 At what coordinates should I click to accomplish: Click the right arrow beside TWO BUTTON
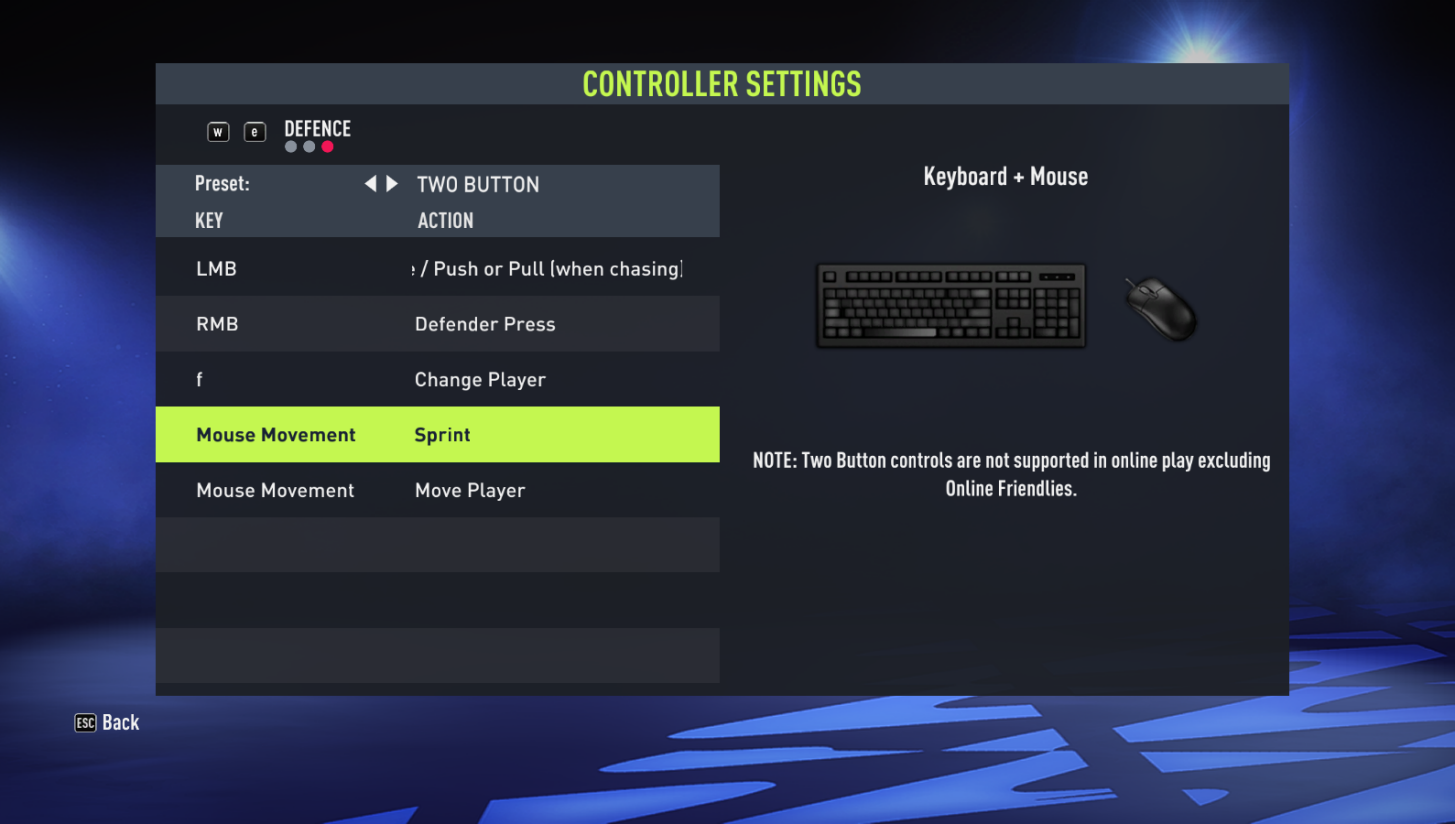coord(390,183)
